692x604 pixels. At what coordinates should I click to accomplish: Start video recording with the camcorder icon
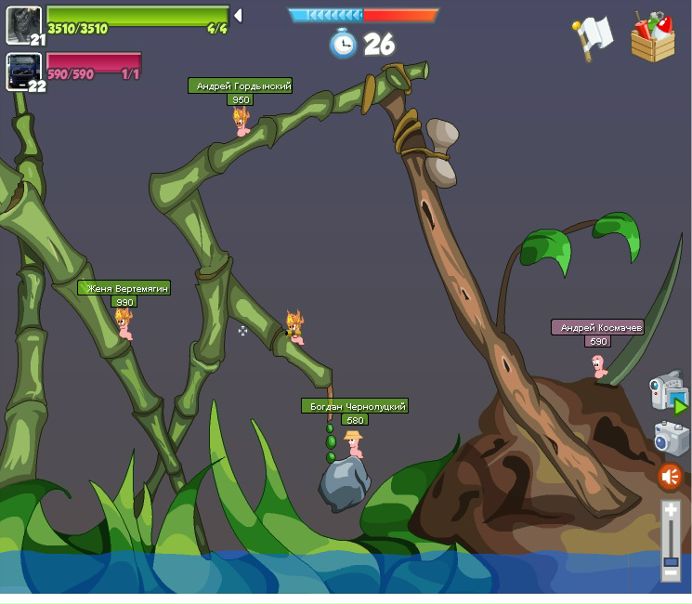(667, 391)
